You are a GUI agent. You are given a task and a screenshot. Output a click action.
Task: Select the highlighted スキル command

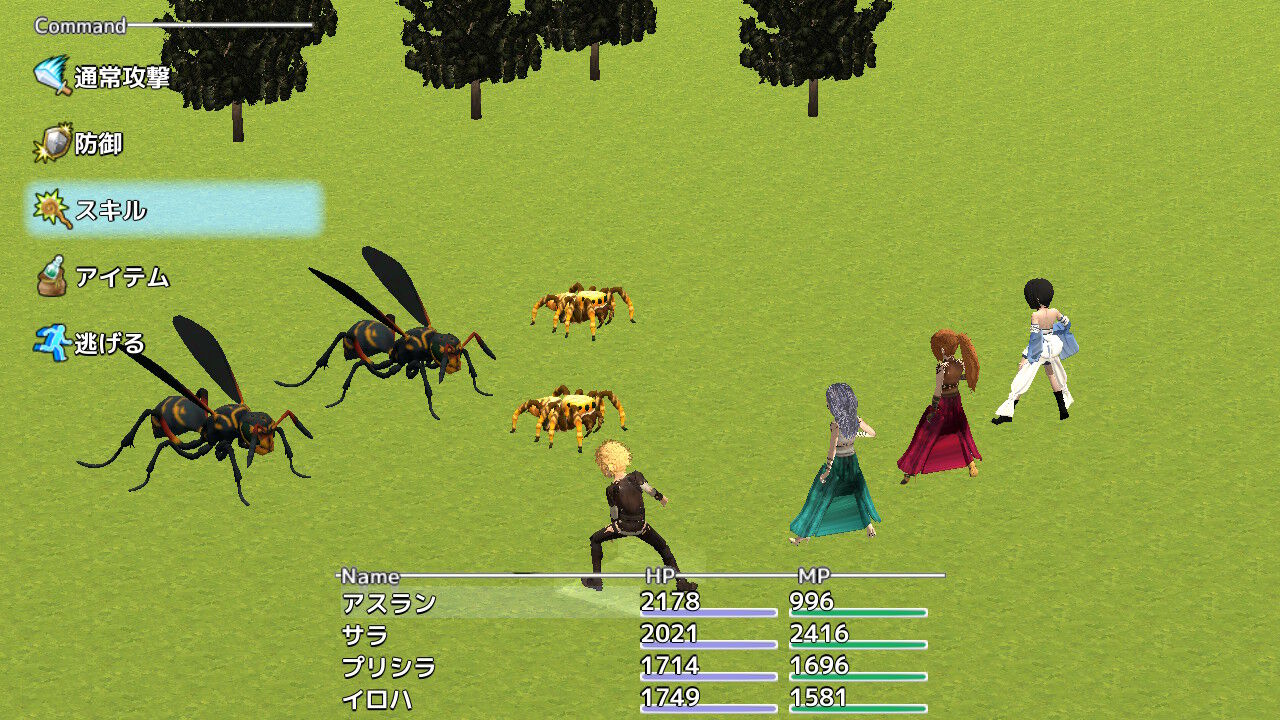pyautogui.click(x=110, y=206)
